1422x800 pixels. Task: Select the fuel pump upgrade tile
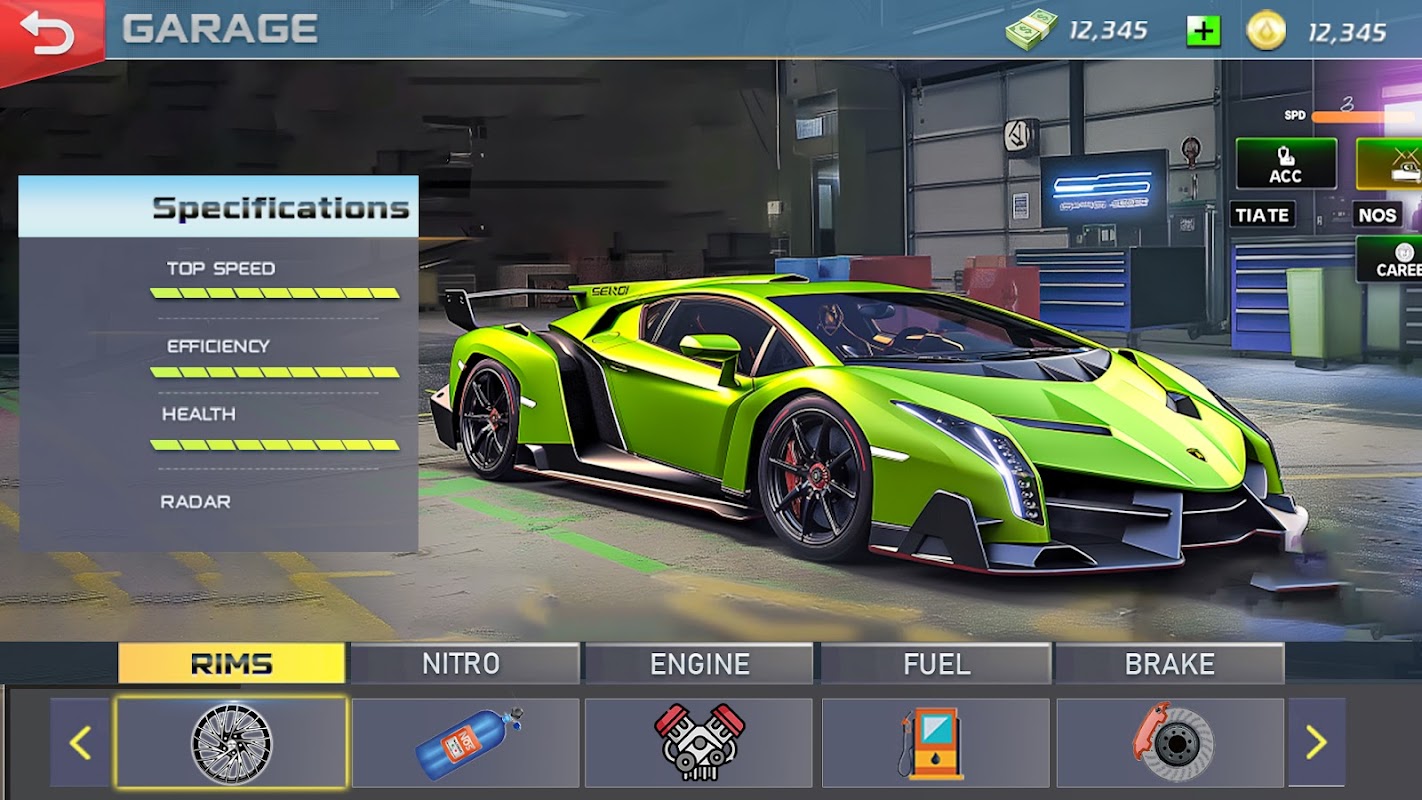934,743
